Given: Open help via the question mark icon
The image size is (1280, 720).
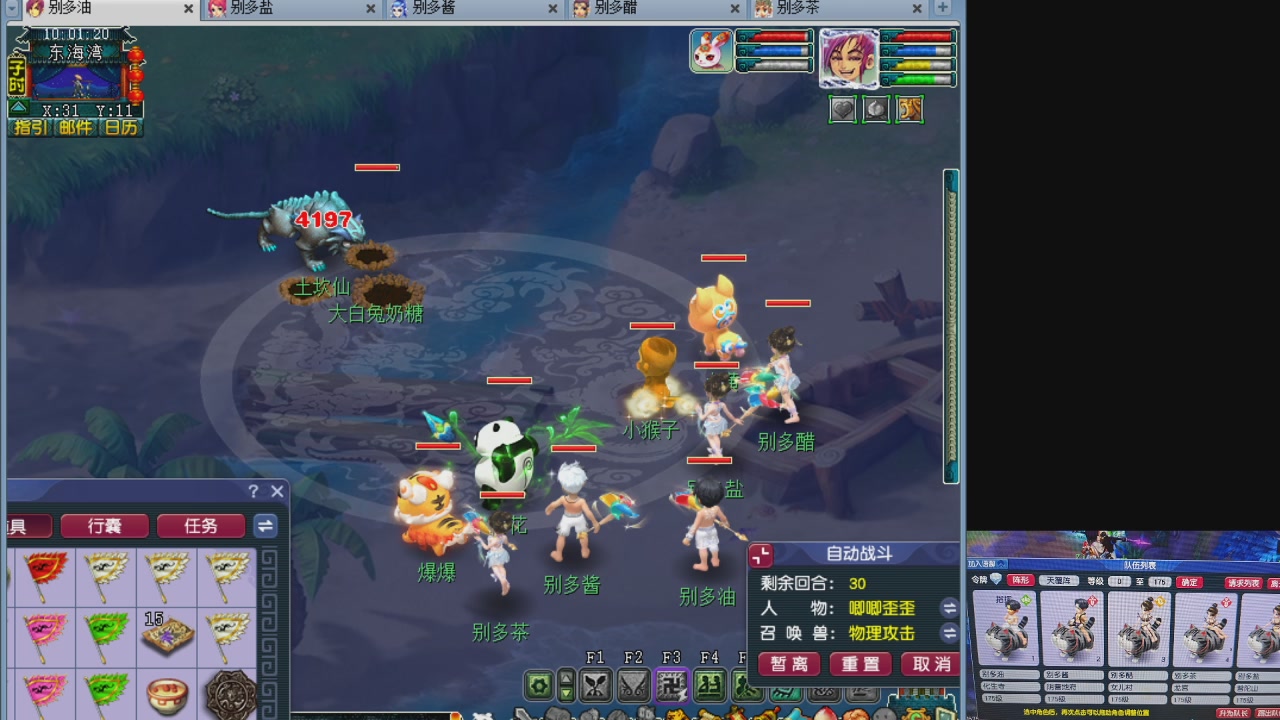Looking at the screenshot, I should coord(253,491).
